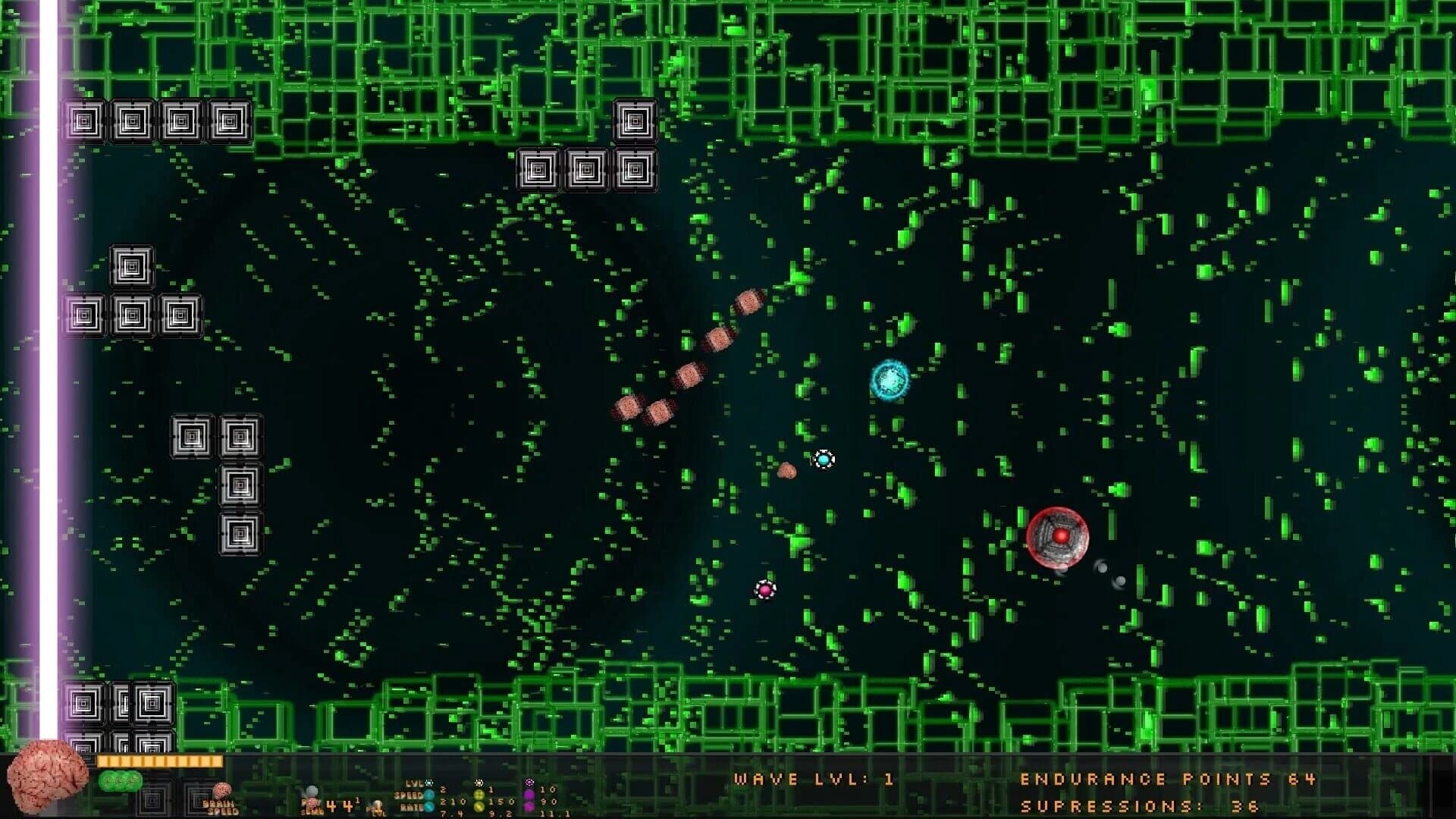Screen dimensions: 1456x819
Task: Click the yellow orb icon in the stats panel
Action: point(479,795)
